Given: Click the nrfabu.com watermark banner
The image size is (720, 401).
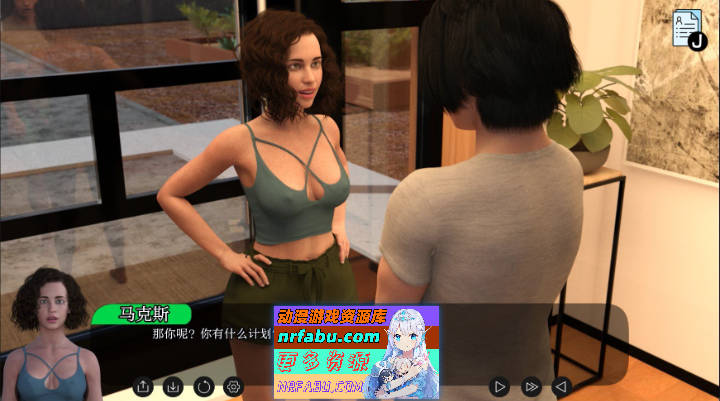Looking at the screenshot, I should click(x=356, y=352).
